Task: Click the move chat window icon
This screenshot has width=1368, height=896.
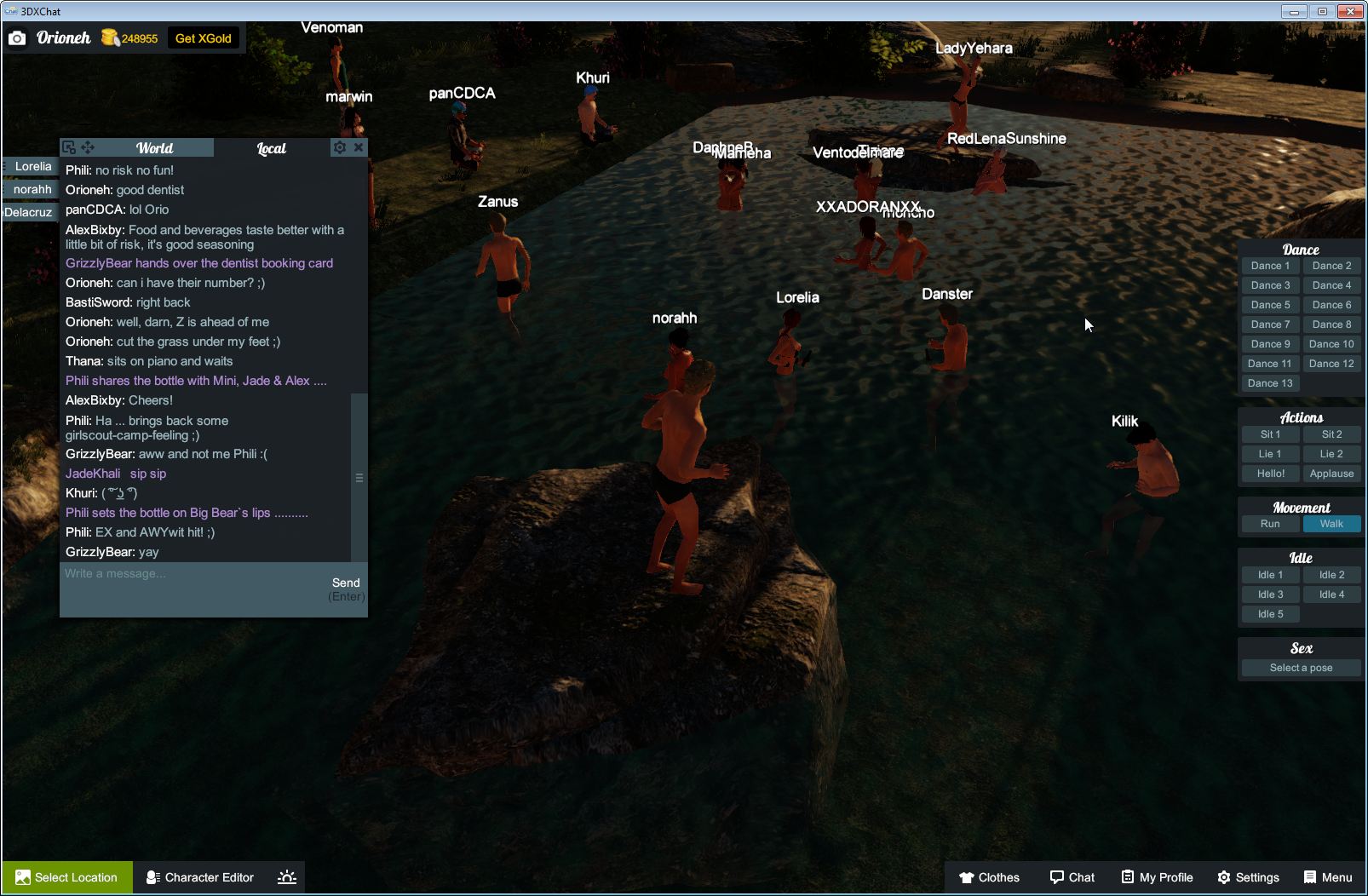Action: click(89, 146)
